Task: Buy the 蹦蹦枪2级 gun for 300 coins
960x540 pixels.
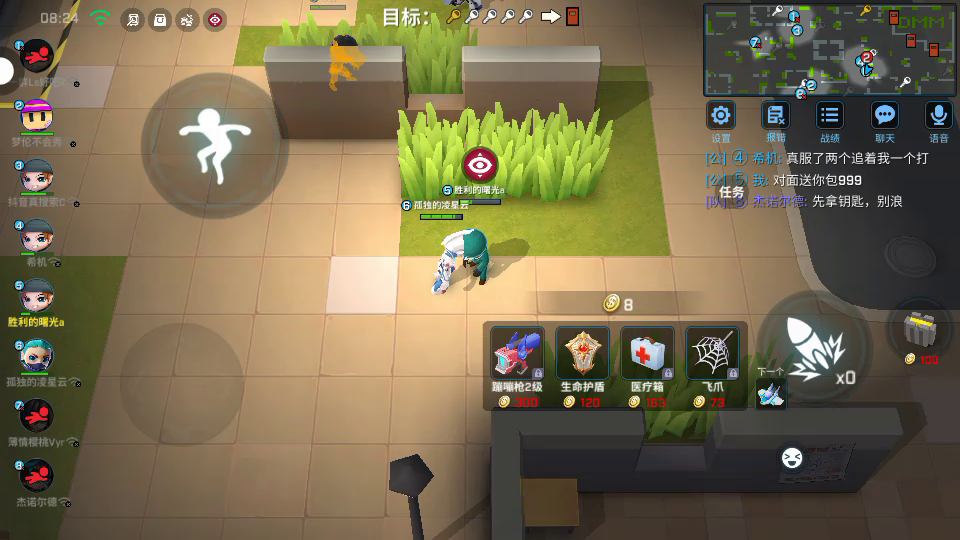Action: click(x=517, y=354)
